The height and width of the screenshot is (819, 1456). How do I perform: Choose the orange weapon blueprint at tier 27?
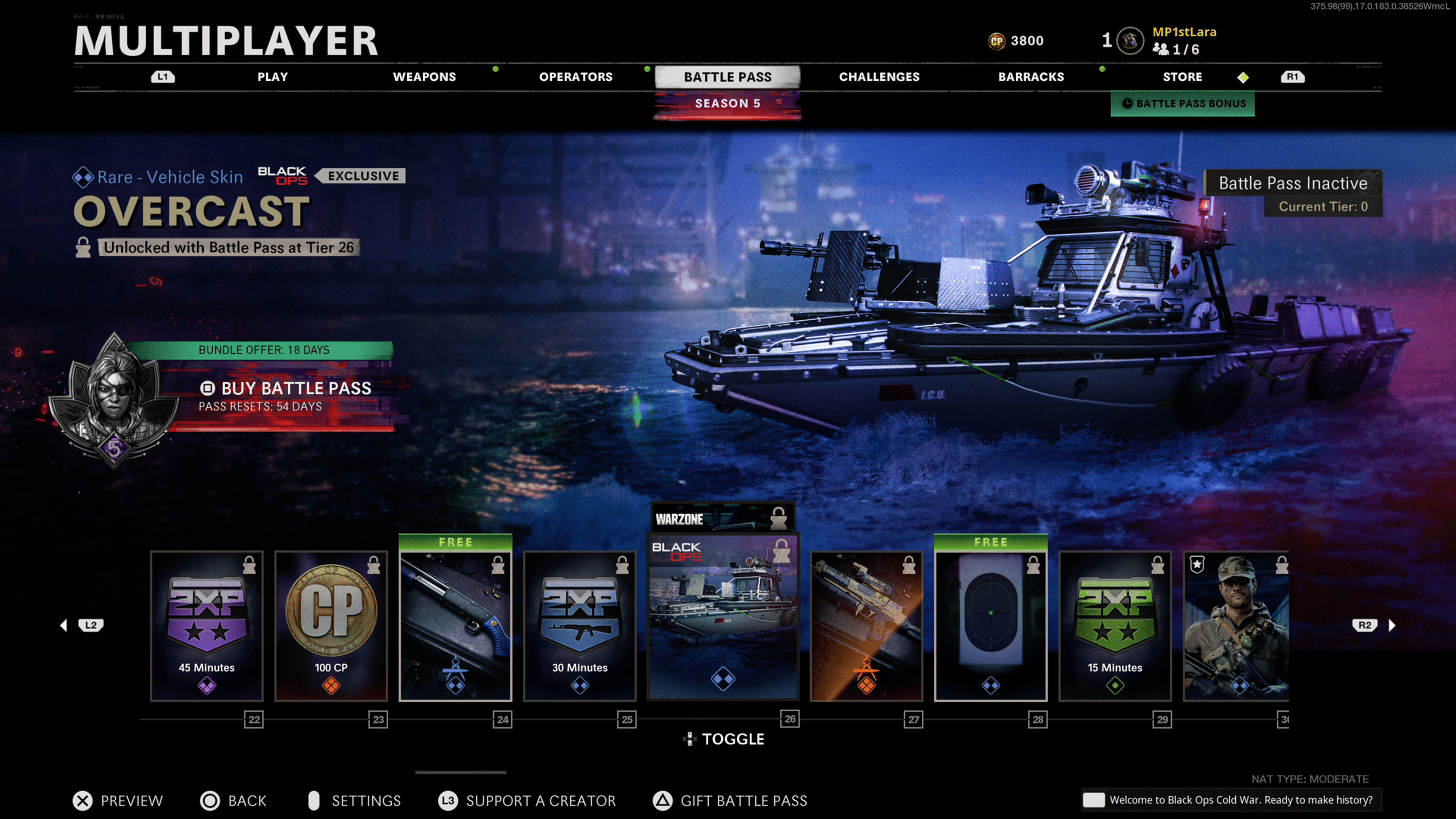coord(866,626)
